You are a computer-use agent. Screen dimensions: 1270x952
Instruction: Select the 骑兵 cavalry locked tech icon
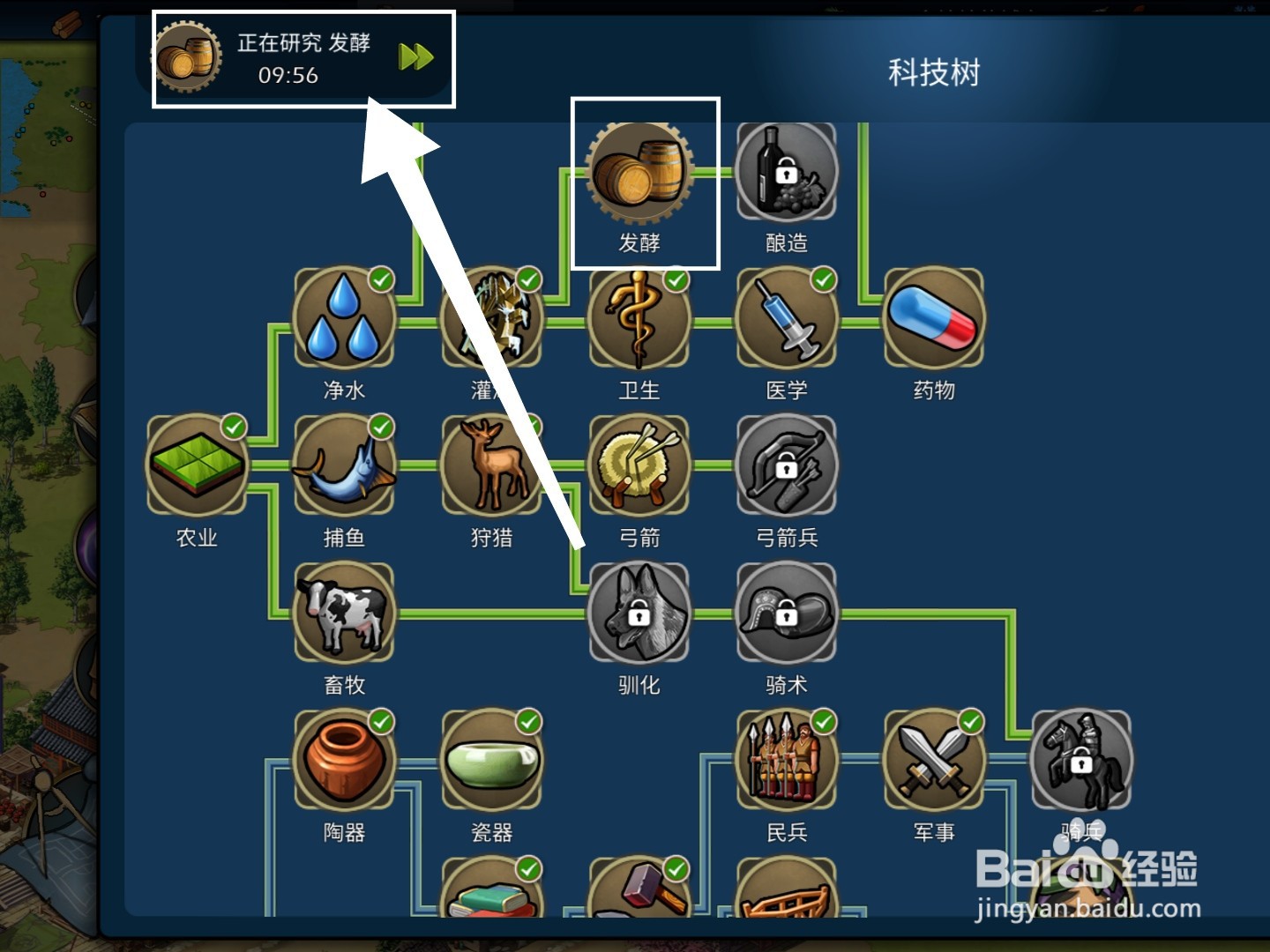[x=1081, y=761]
